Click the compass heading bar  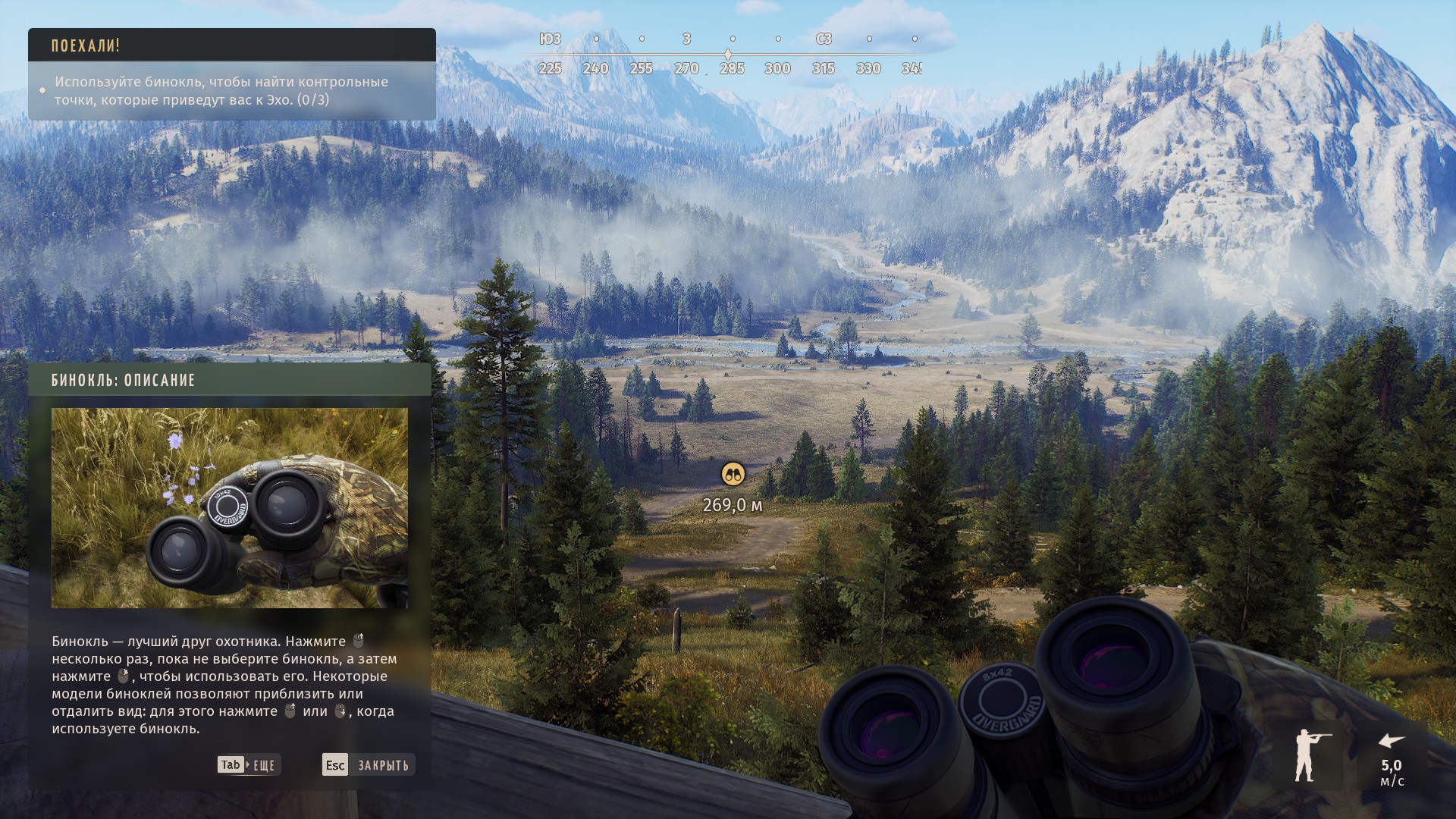pos(728,54)
